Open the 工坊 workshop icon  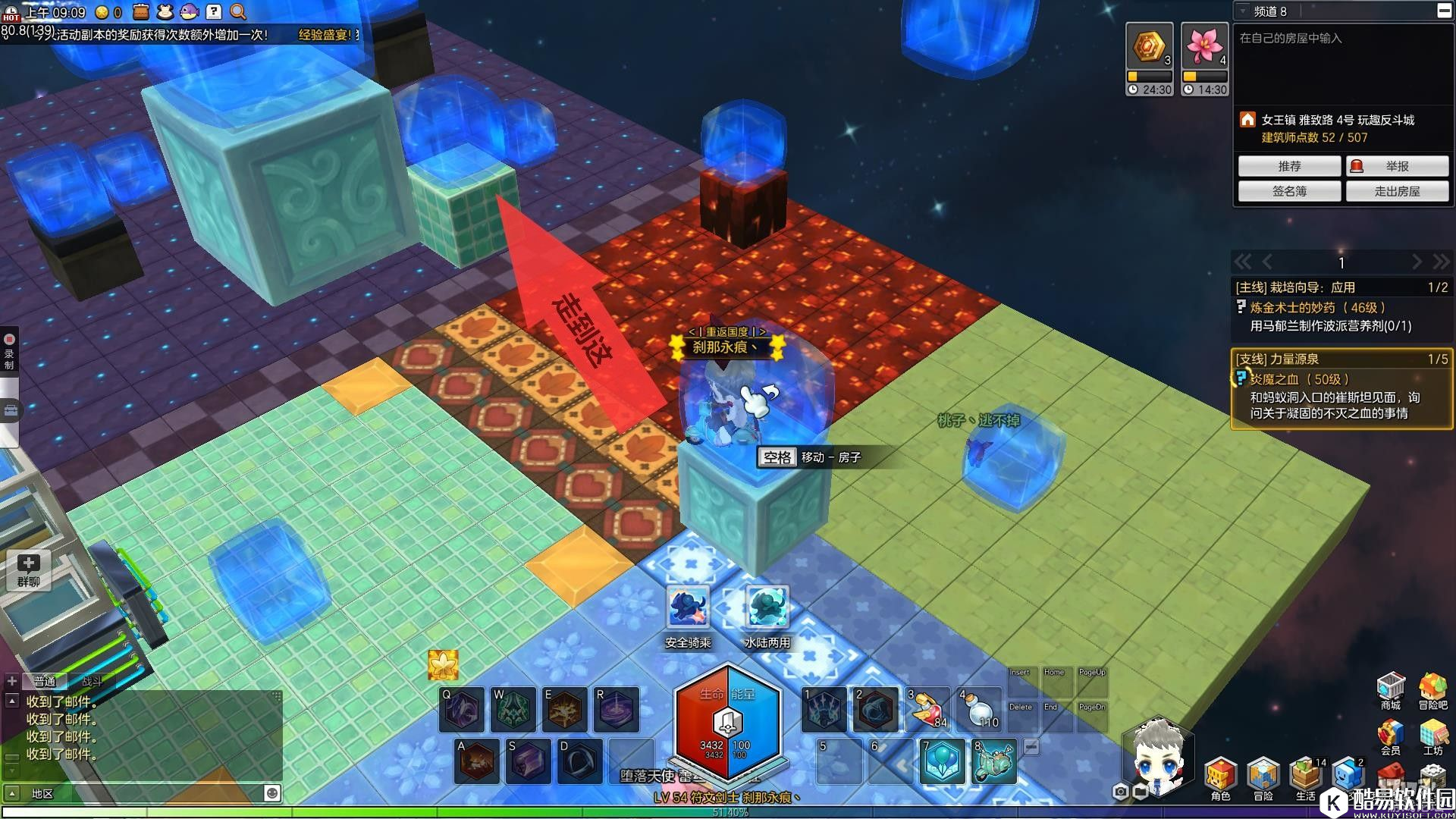tap(1432, 736)
